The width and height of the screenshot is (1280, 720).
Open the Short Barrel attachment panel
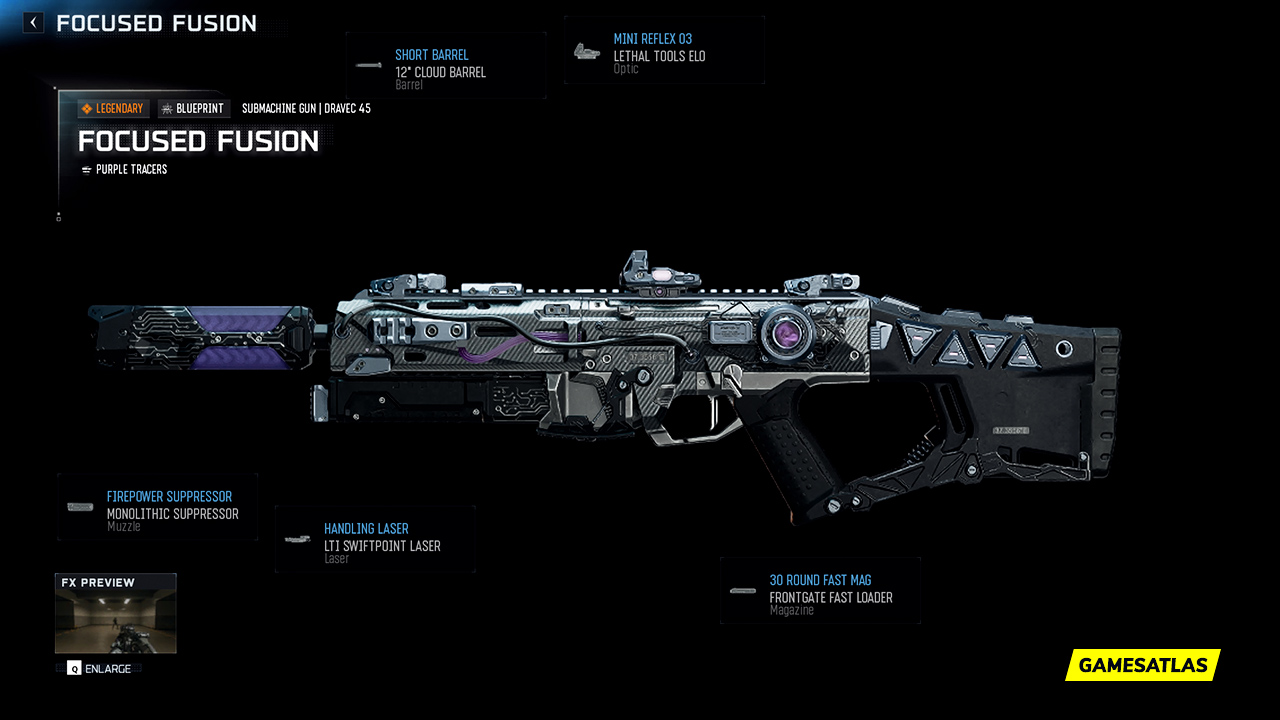pyautogui.click(x=446, y=66)
